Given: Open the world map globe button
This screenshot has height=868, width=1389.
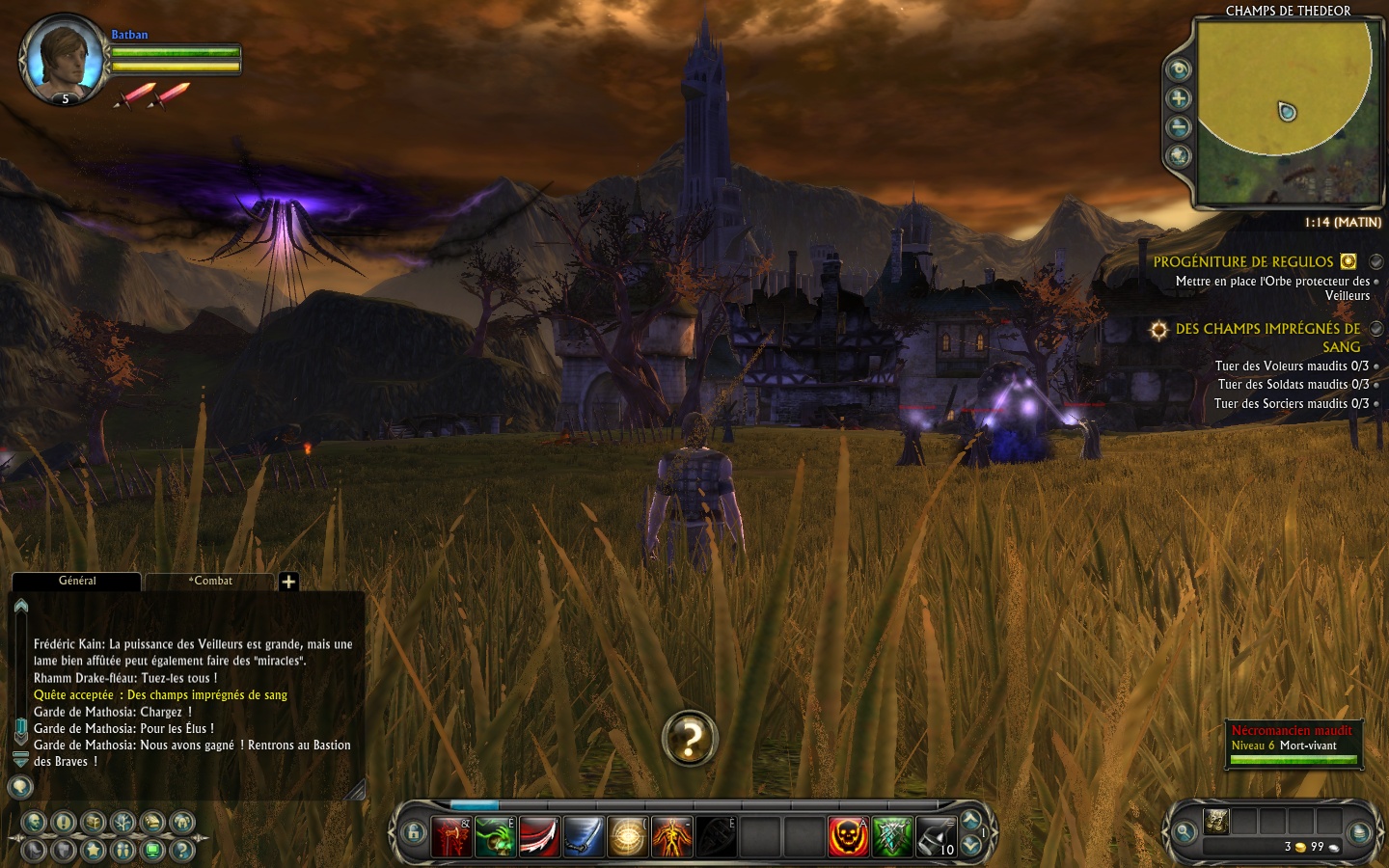Looking at the screenshot, I should coord(1179,156).
